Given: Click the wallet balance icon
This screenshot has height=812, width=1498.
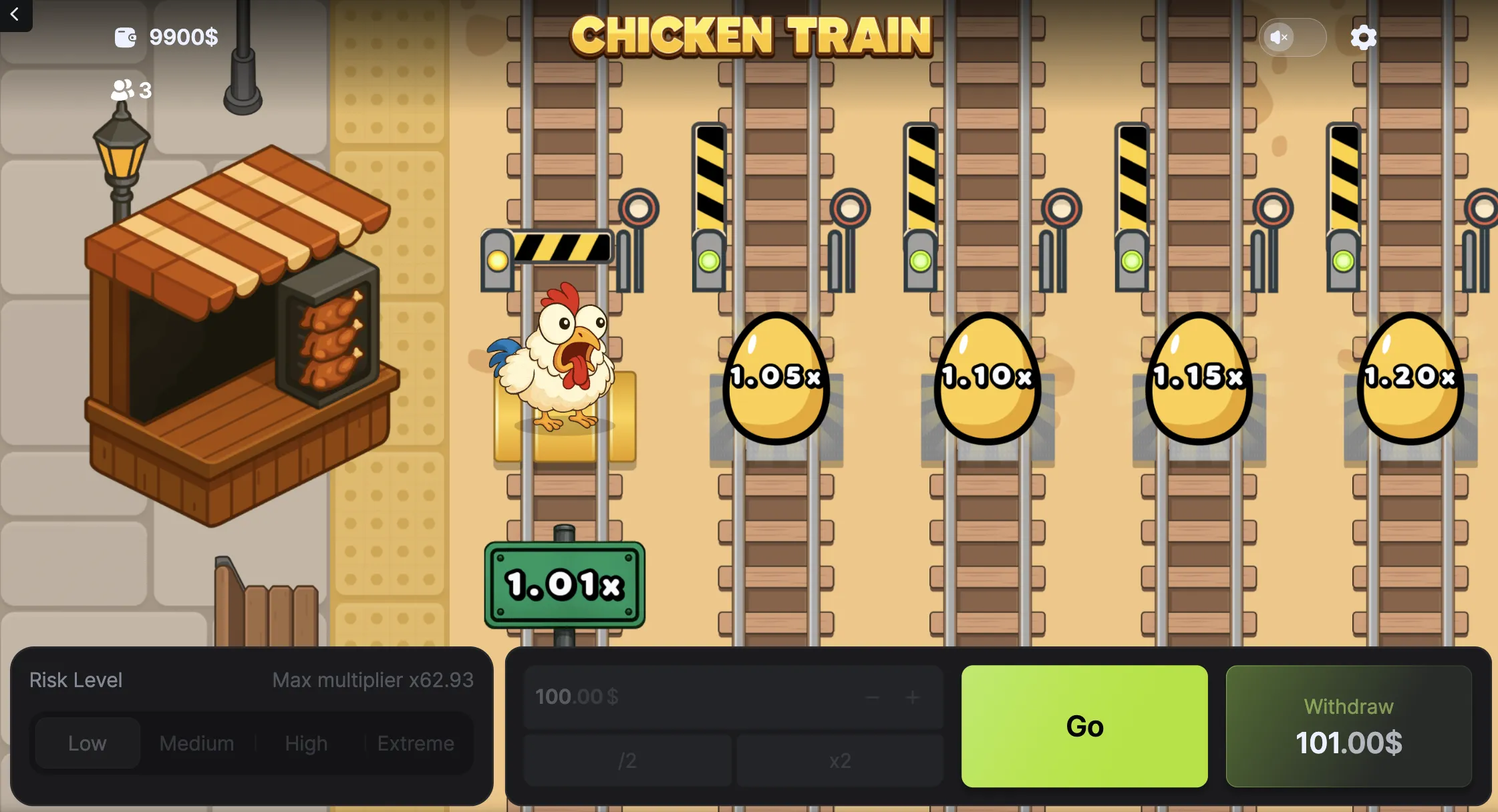Looking at the screenshot, I should pos(126,36).
